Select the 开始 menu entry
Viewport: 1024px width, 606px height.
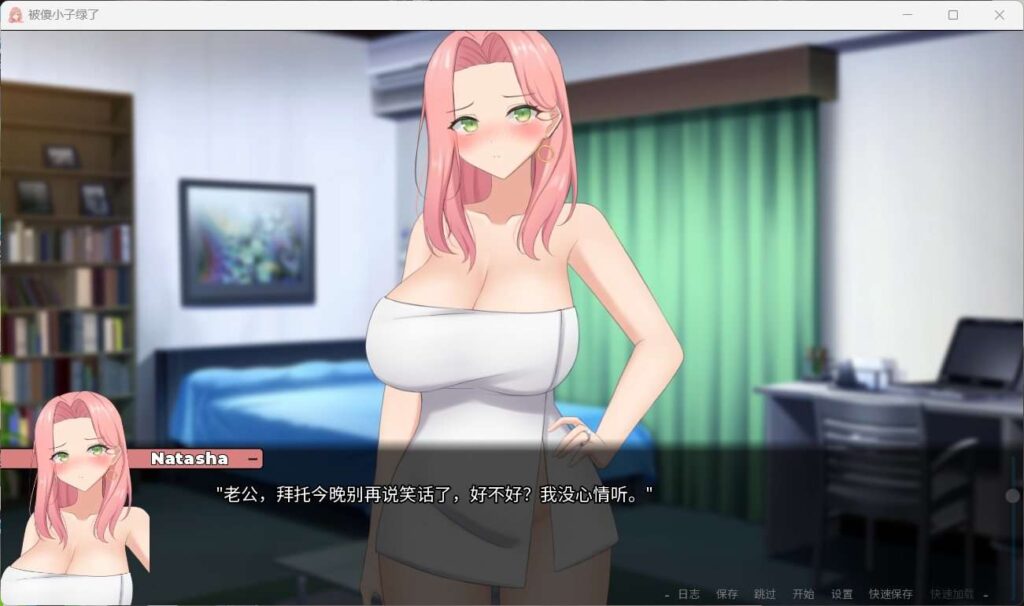click(x=803, y=594)
